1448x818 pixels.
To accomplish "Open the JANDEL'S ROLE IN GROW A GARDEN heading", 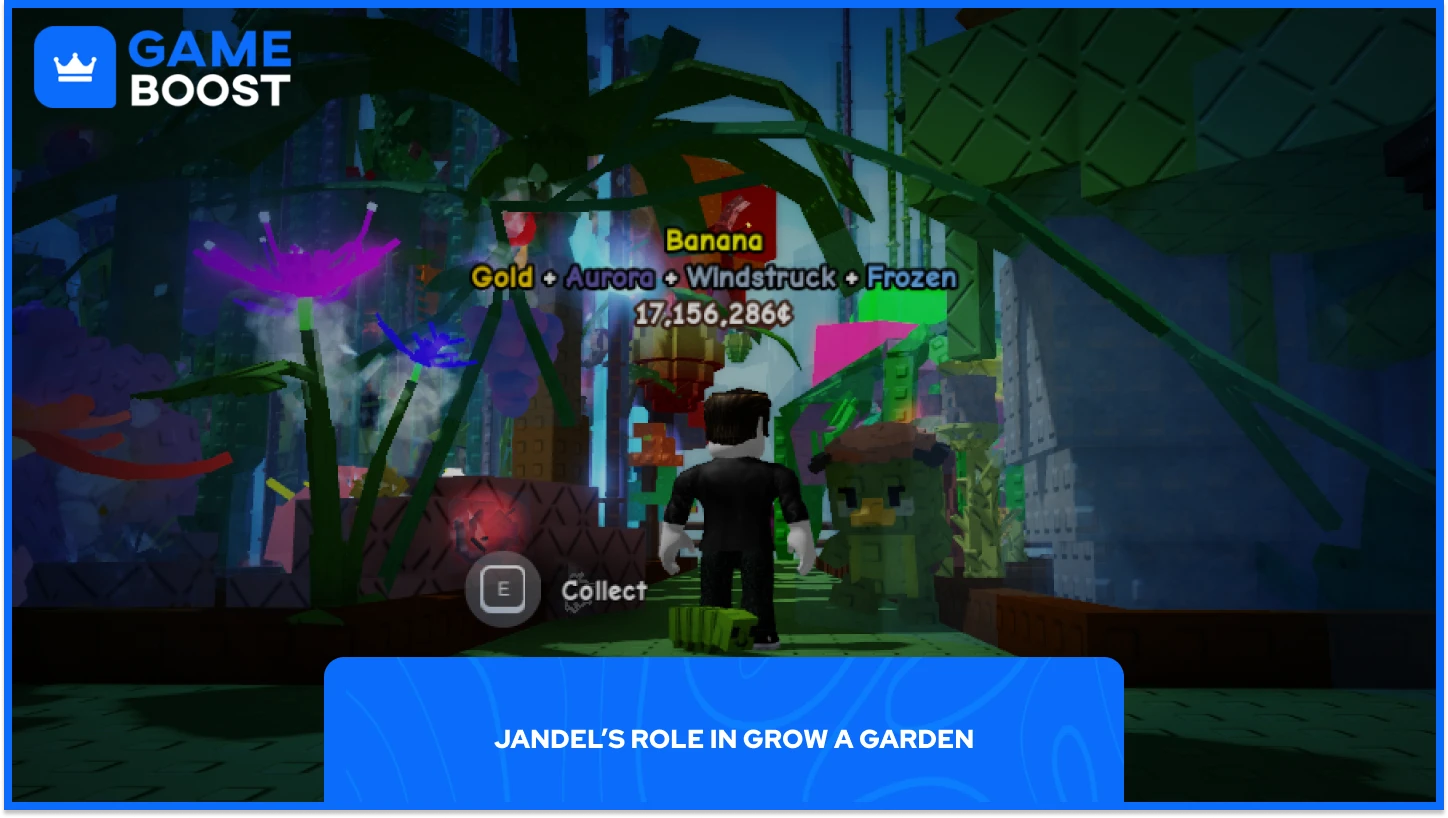I will click(735, 740).
